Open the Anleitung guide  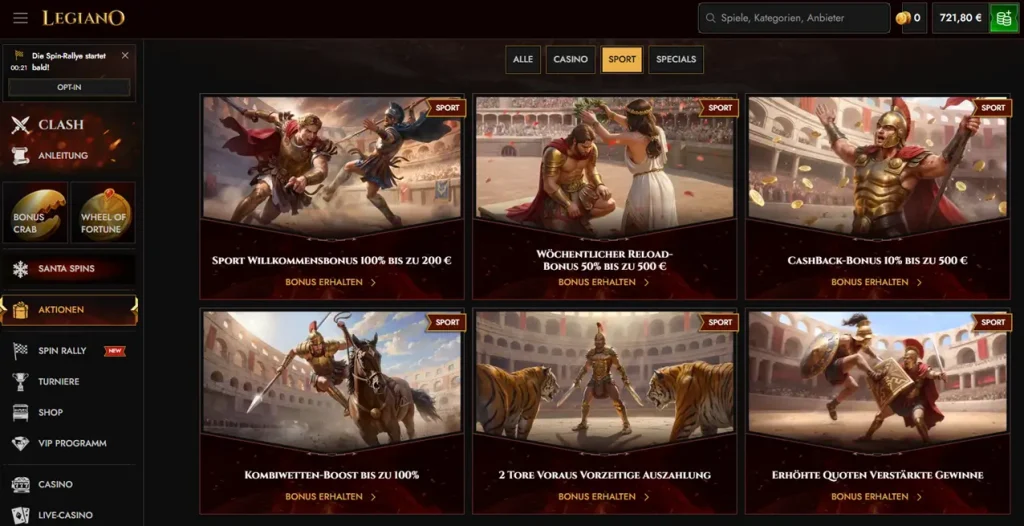(x=62, y=155)
